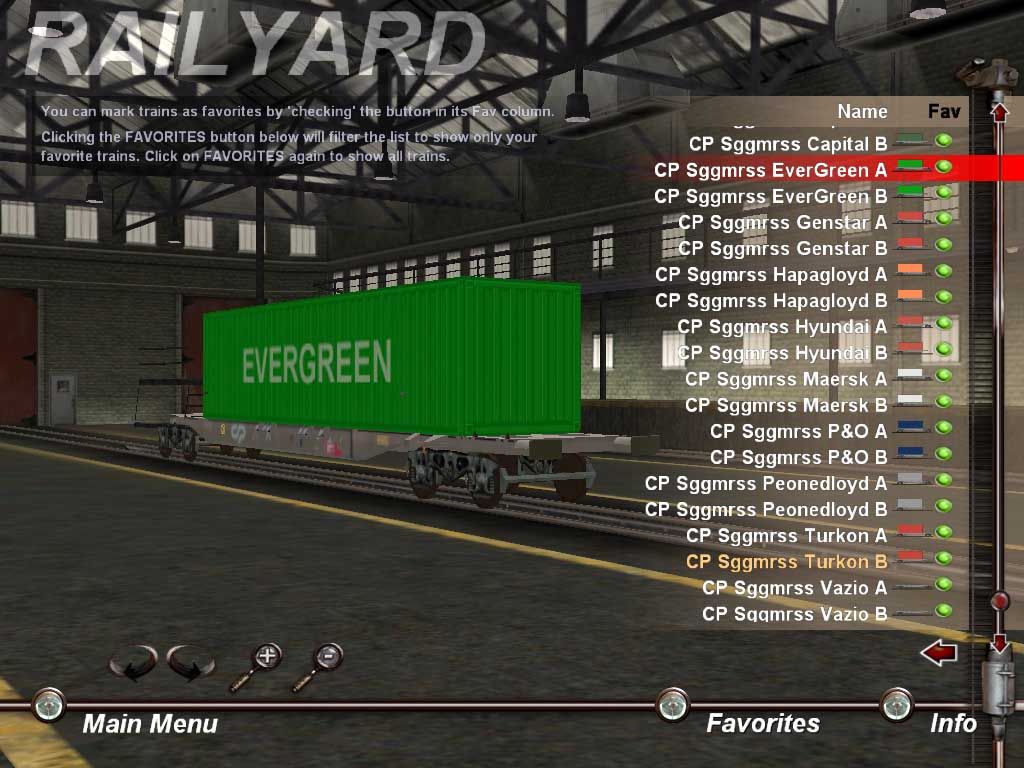Filter list with Favorites button

pos(762,723)
